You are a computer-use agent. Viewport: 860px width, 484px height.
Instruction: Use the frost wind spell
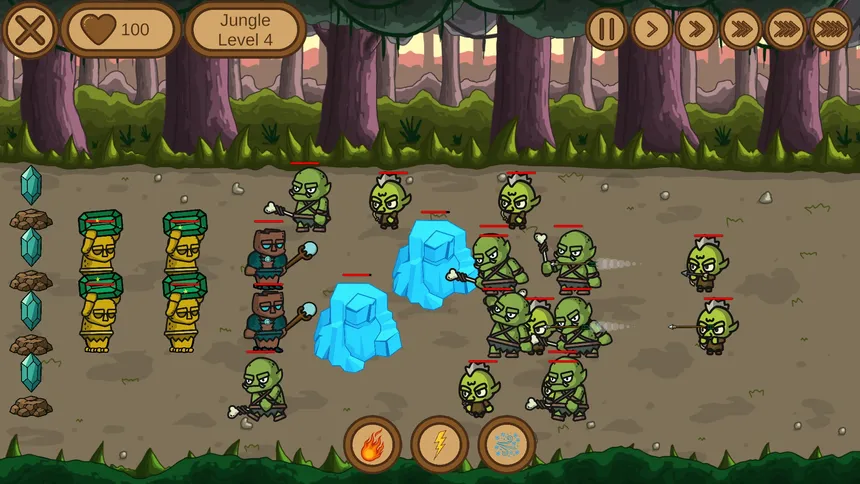tap(507, 444)
